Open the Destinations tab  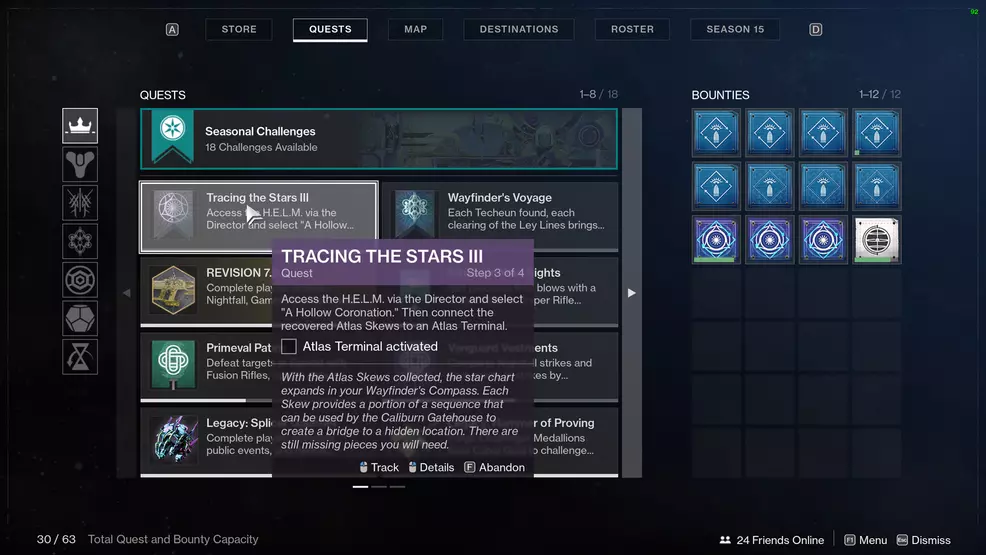click(519, 29)
